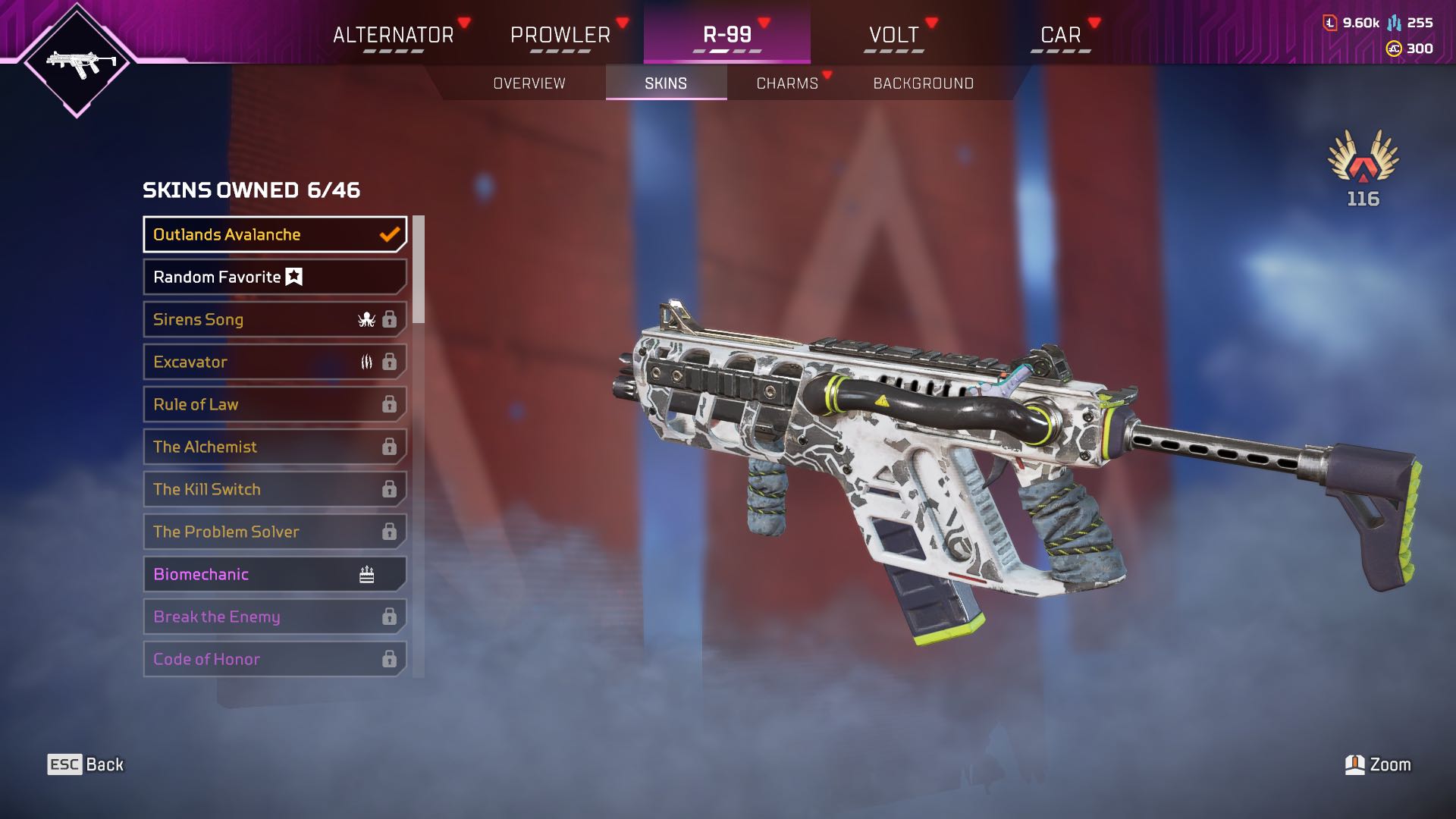Go back using the Back button
Image resolution: width=1456 pixels, height=819 pixels.
[86, 764]
